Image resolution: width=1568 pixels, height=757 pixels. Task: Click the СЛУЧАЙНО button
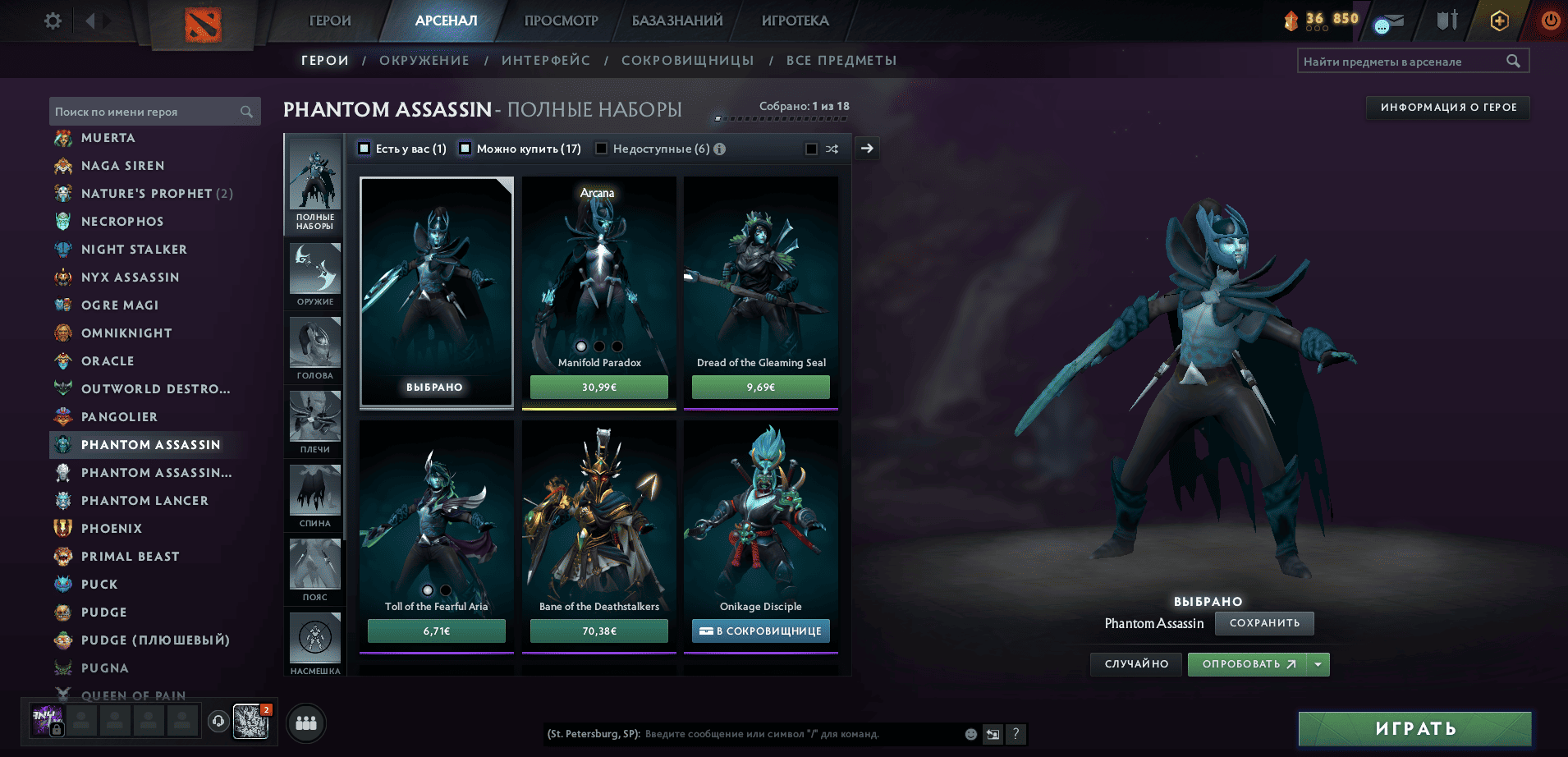tap(1135, 664)
